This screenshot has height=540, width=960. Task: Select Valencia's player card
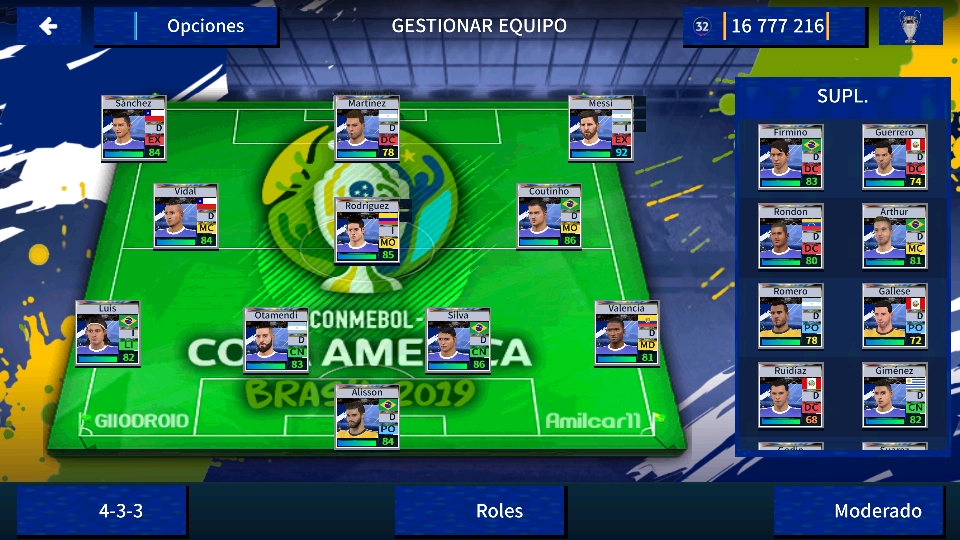tap(626, 332)
